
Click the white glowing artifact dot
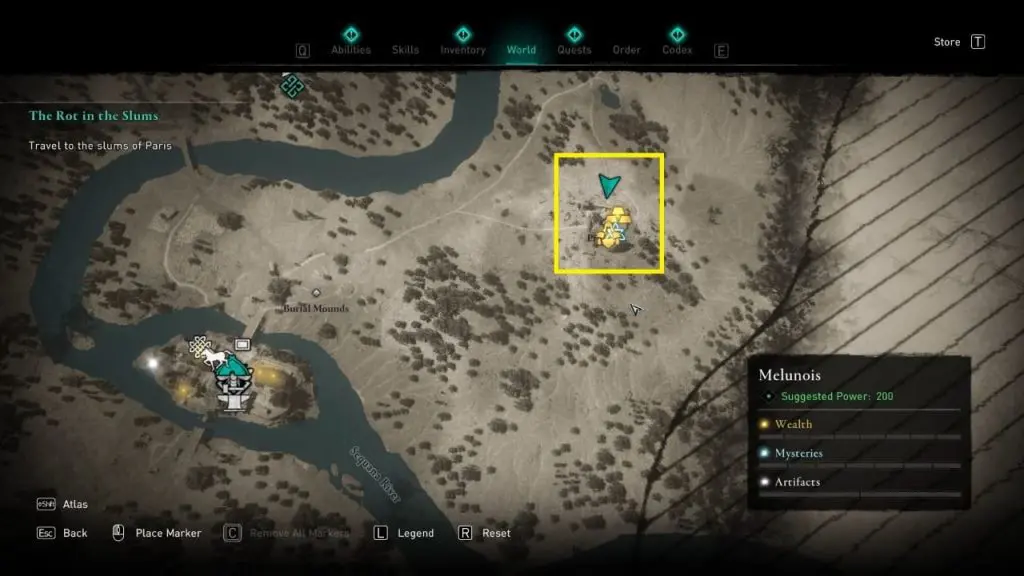click(x=153, y=363)
